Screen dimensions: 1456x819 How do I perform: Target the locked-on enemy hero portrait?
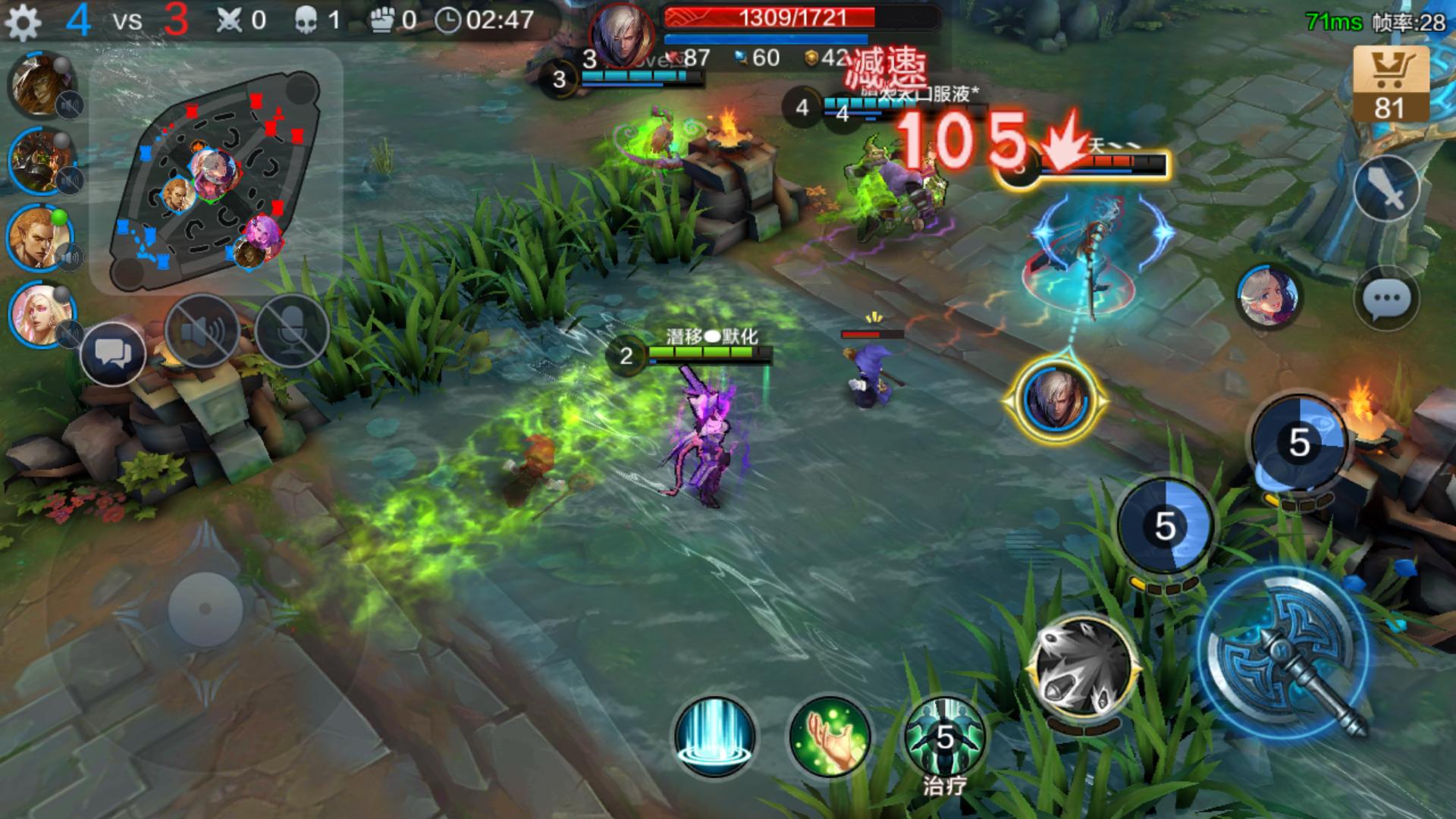[x=1055, y=400]
